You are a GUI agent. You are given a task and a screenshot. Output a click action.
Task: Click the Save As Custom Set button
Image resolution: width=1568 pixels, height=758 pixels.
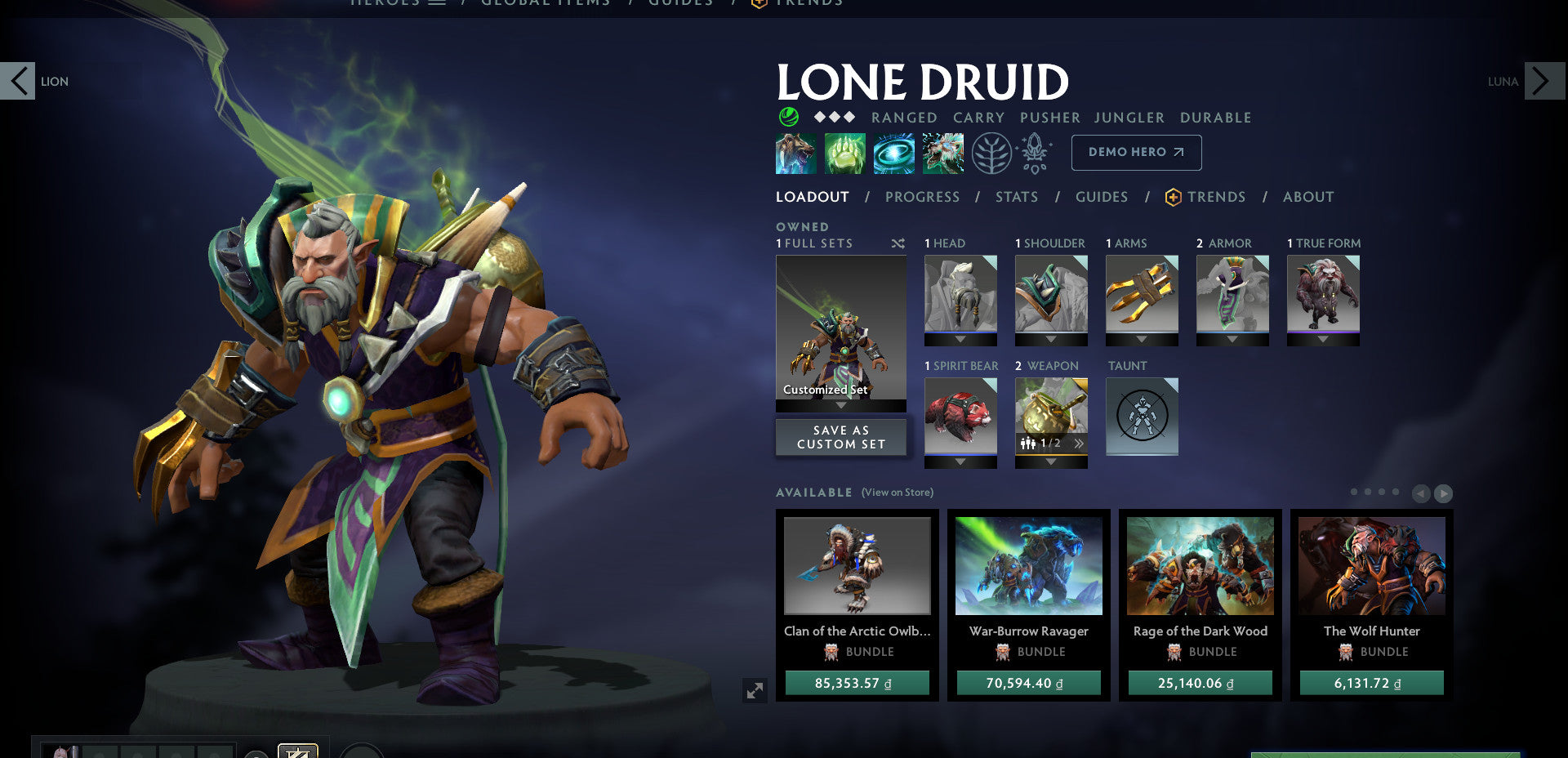point(840,436)
